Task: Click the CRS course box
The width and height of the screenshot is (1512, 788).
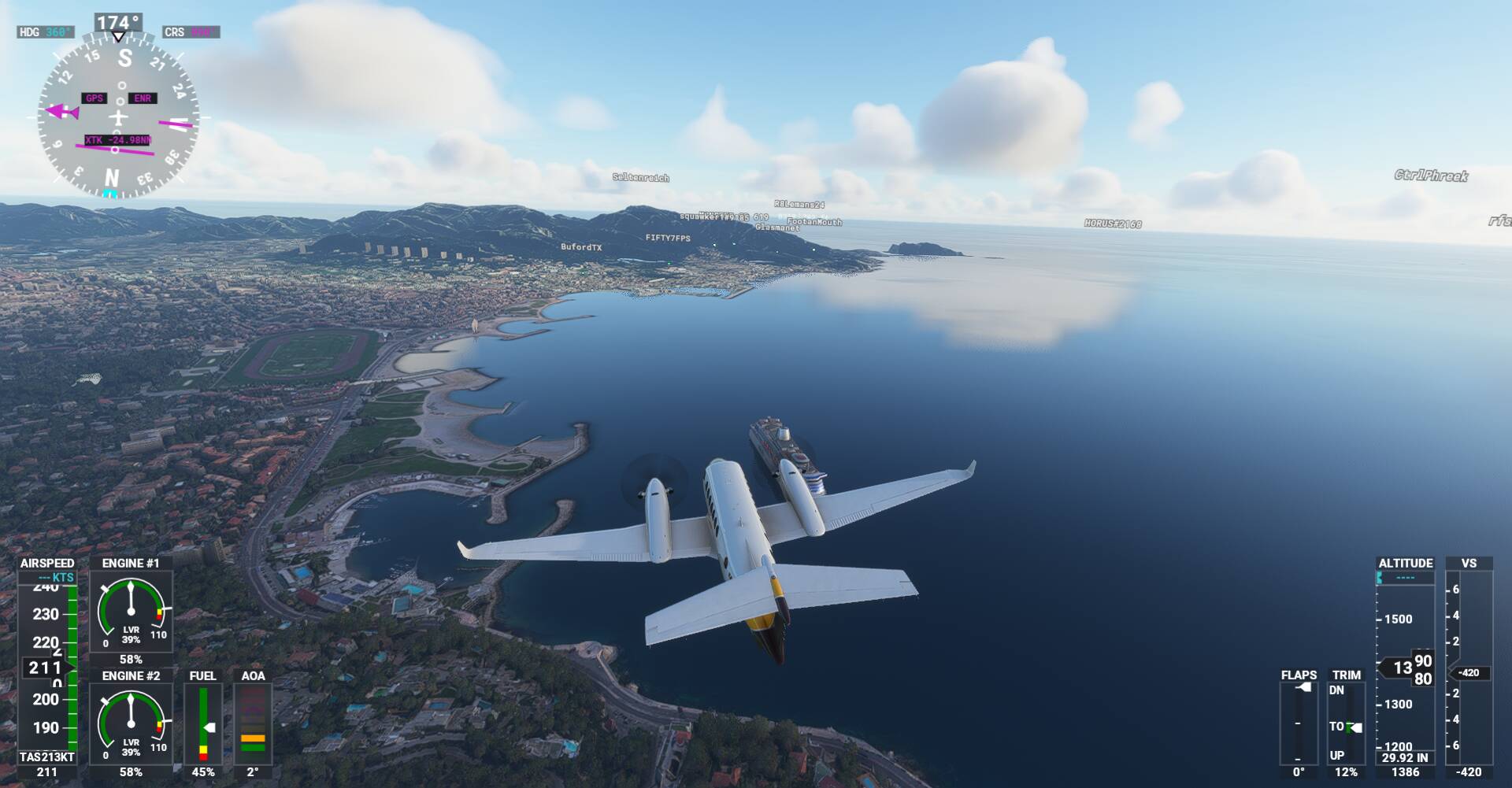Action: pyautogui.click(x=191, y=32)
